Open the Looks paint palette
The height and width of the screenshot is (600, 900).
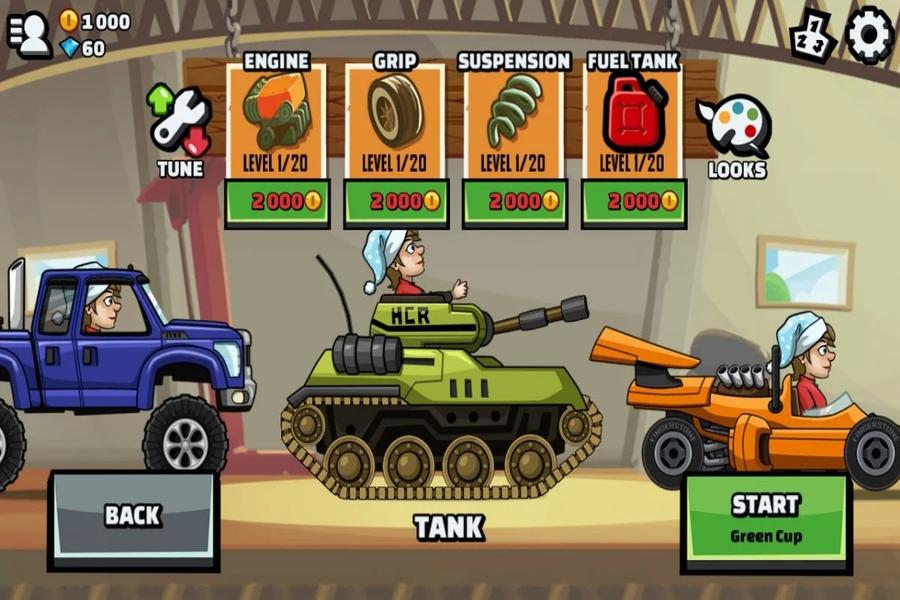(736, 135)
